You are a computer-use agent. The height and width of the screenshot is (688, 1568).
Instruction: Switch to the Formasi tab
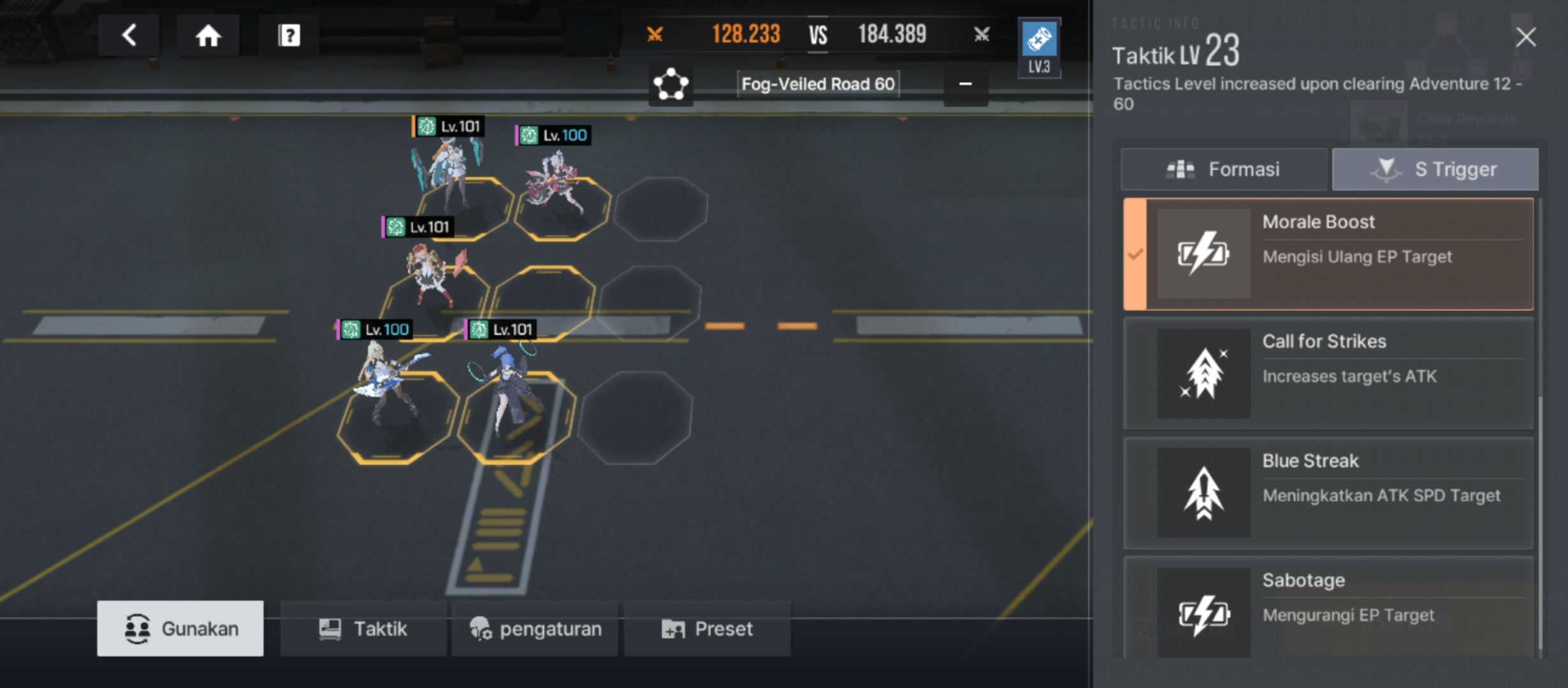tap(1224, 169)
